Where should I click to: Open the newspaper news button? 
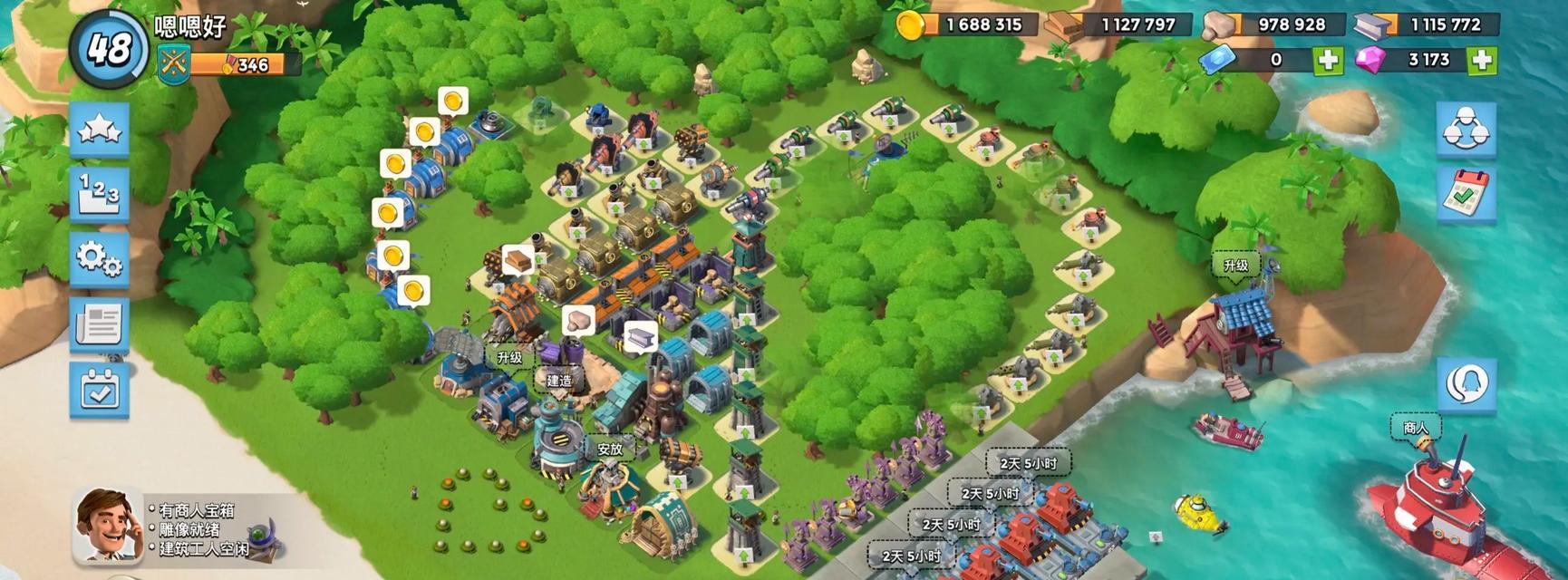[100, 324]
